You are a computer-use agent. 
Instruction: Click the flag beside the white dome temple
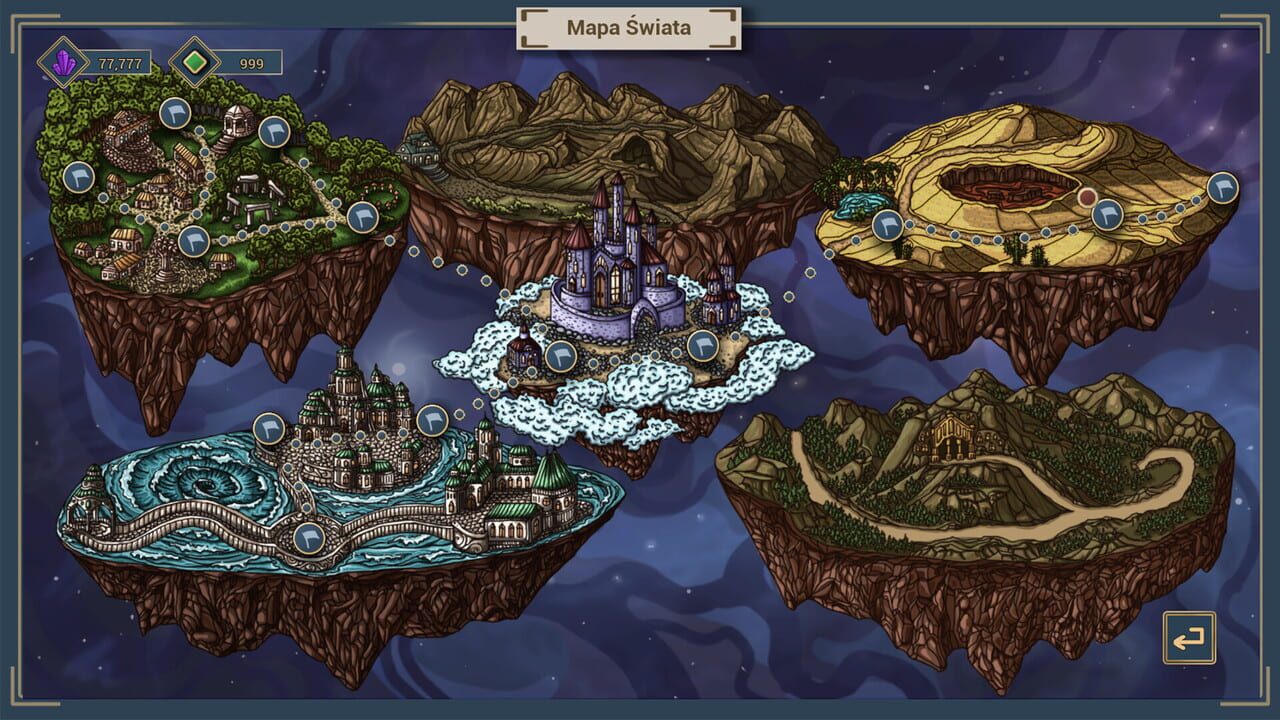coord(272,133)
